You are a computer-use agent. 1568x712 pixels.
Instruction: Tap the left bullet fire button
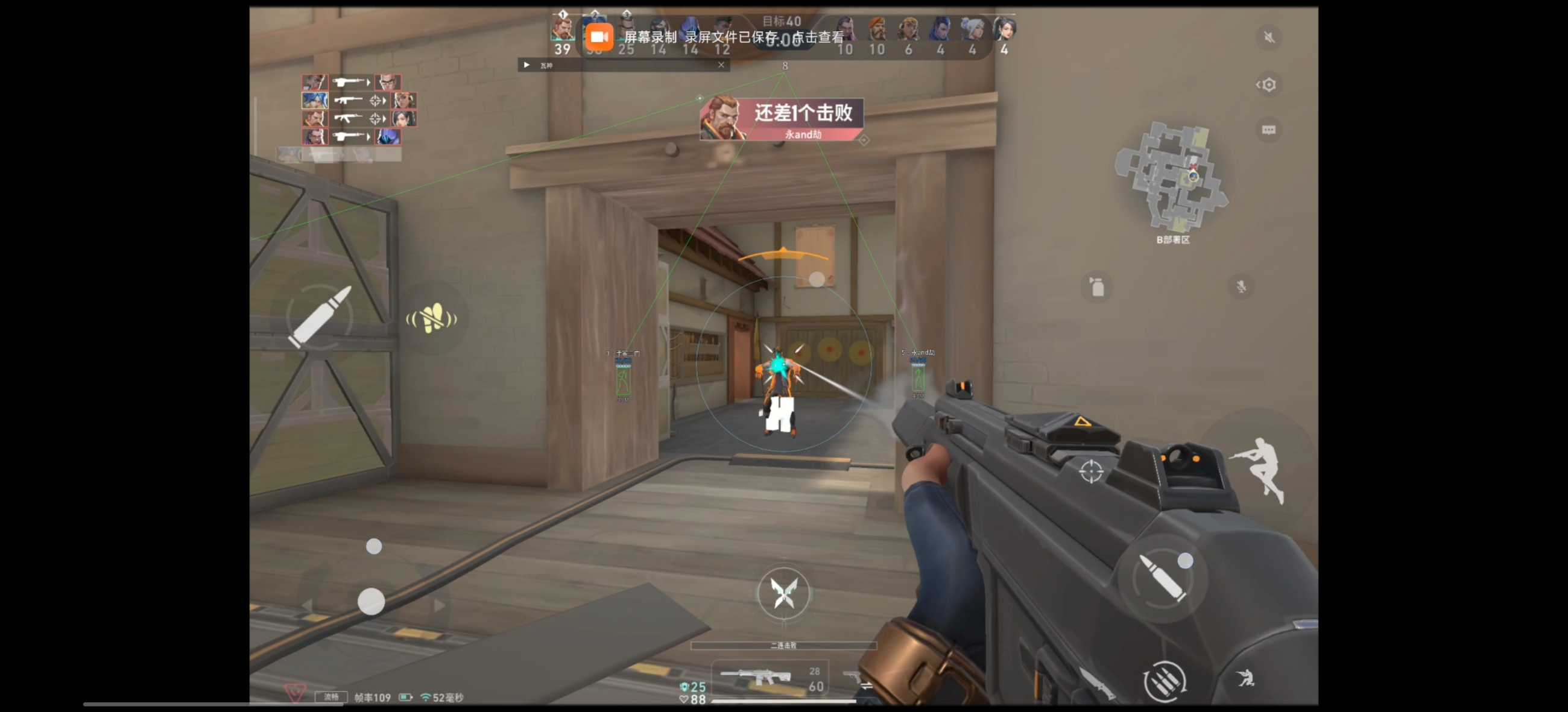(x=320, y=317)
